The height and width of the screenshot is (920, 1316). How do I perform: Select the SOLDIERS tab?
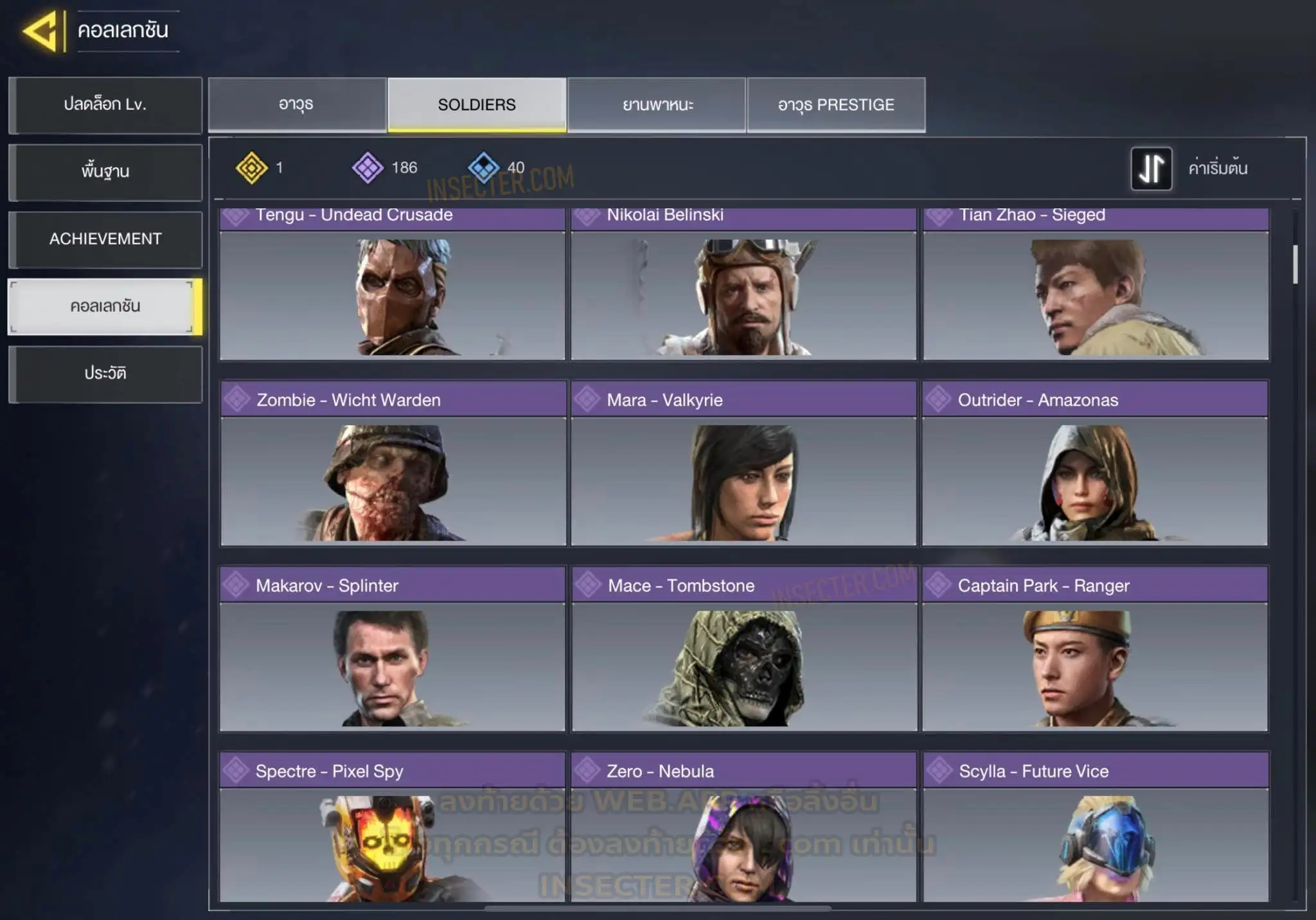(477, 105)
